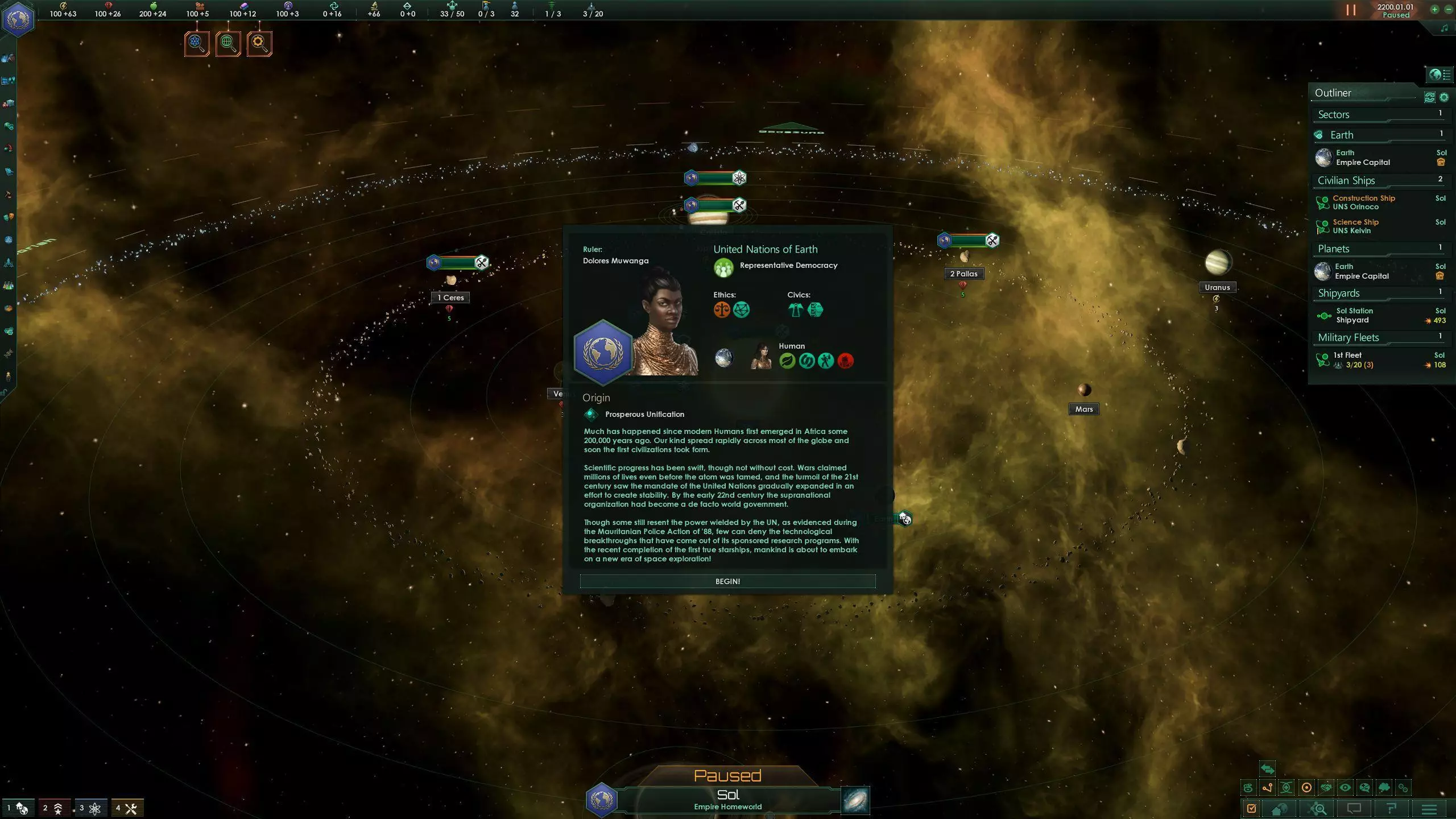This screenshot has height=819, width=1456.
Task: Unpause the game with the pause control
Action: click(1350, 10)
